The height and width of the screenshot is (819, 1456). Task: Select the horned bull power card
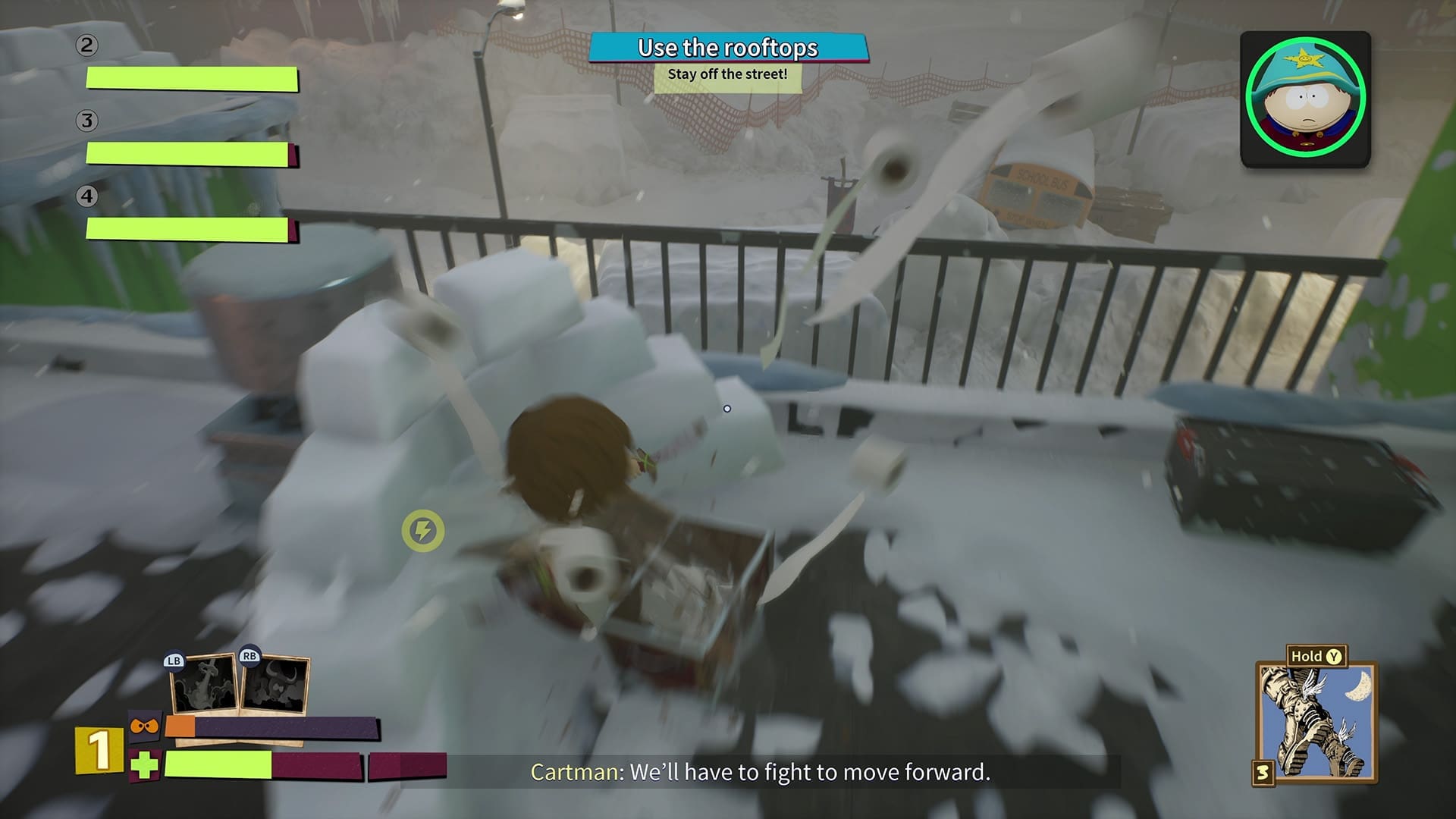click(x=274, y=685)
